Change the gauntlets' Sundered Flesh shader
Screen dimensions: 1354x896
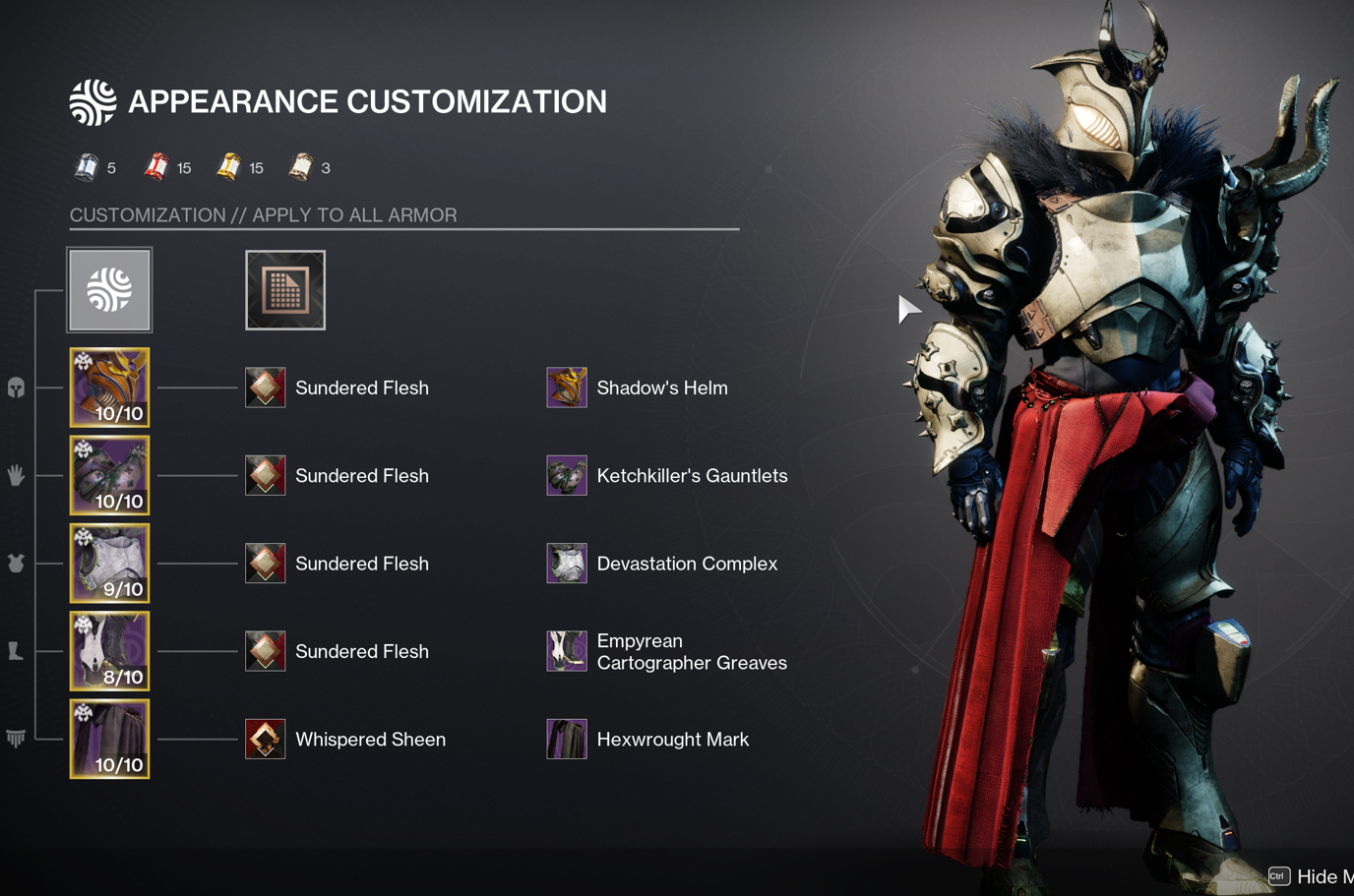pos(266,475)
